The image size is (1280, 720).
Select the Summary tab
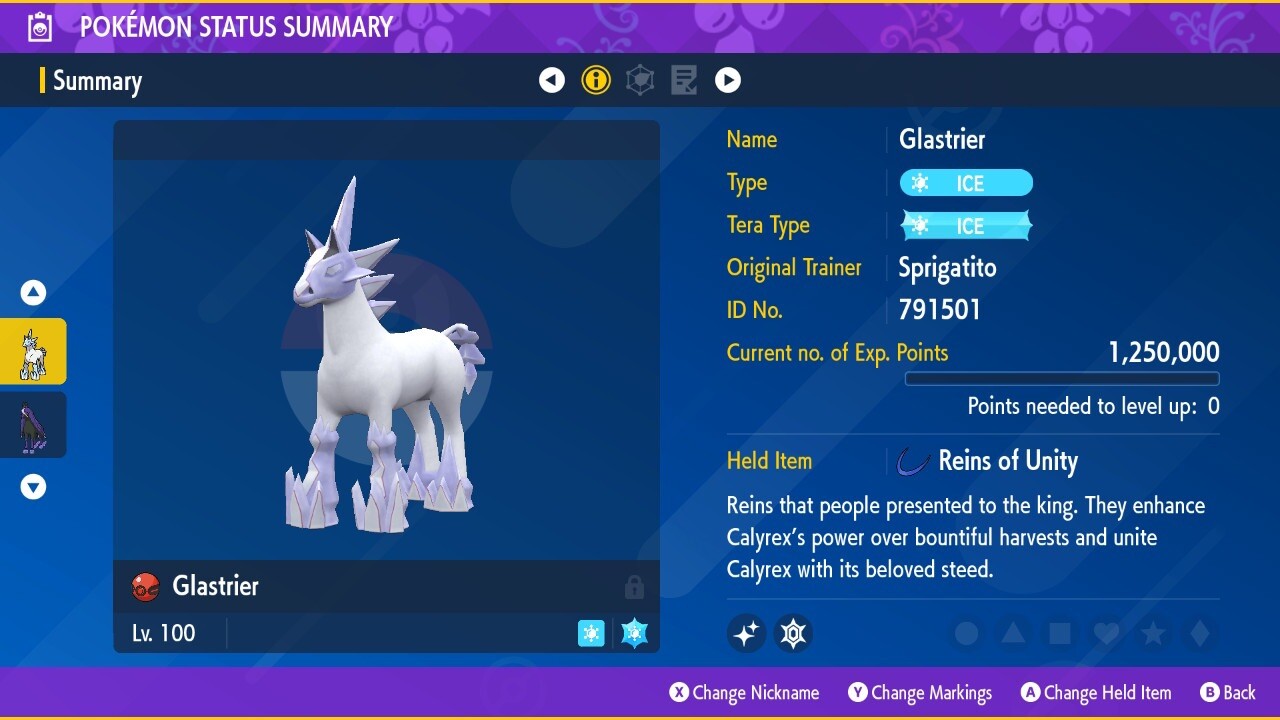97,80
